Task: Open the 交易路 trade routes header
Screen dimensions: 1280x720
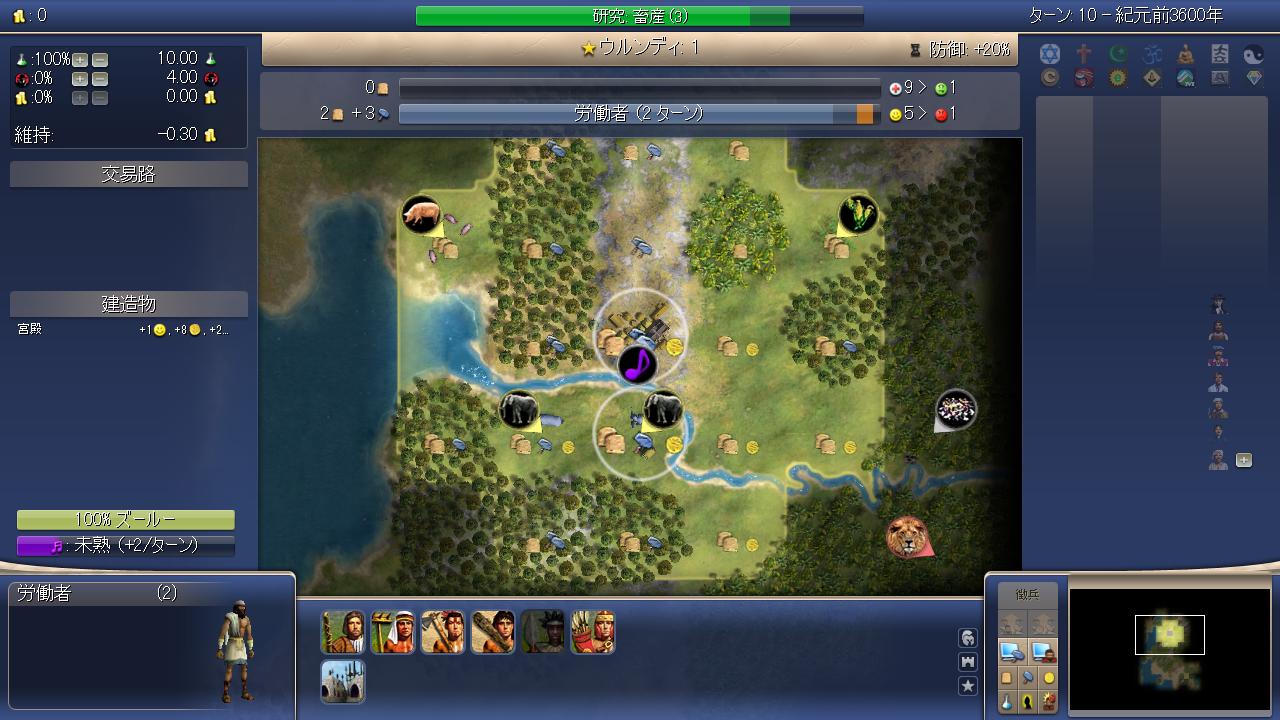Action: (129, 175)
